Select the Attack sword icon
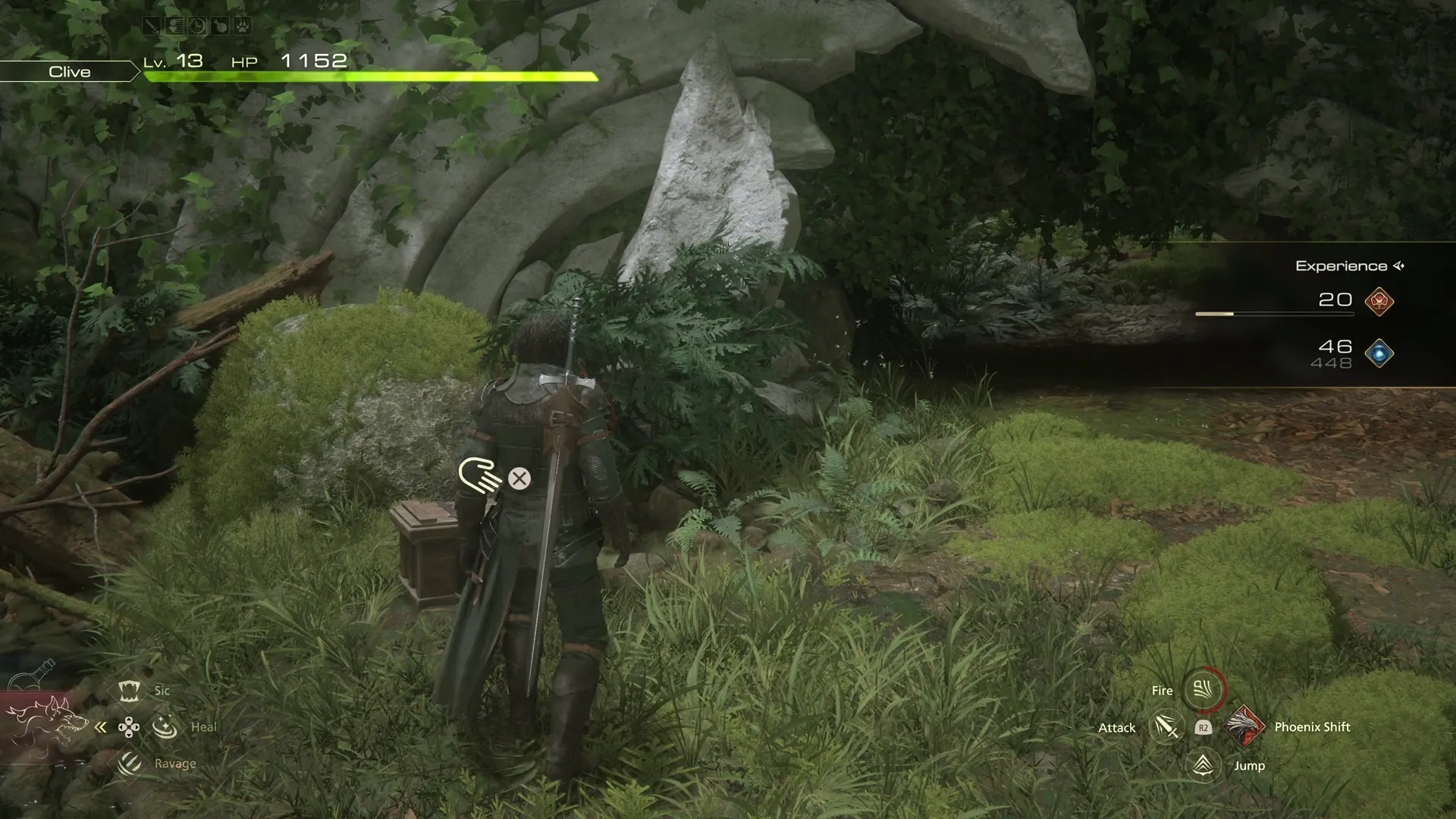1456x819 pixels. click(1166, 727)
